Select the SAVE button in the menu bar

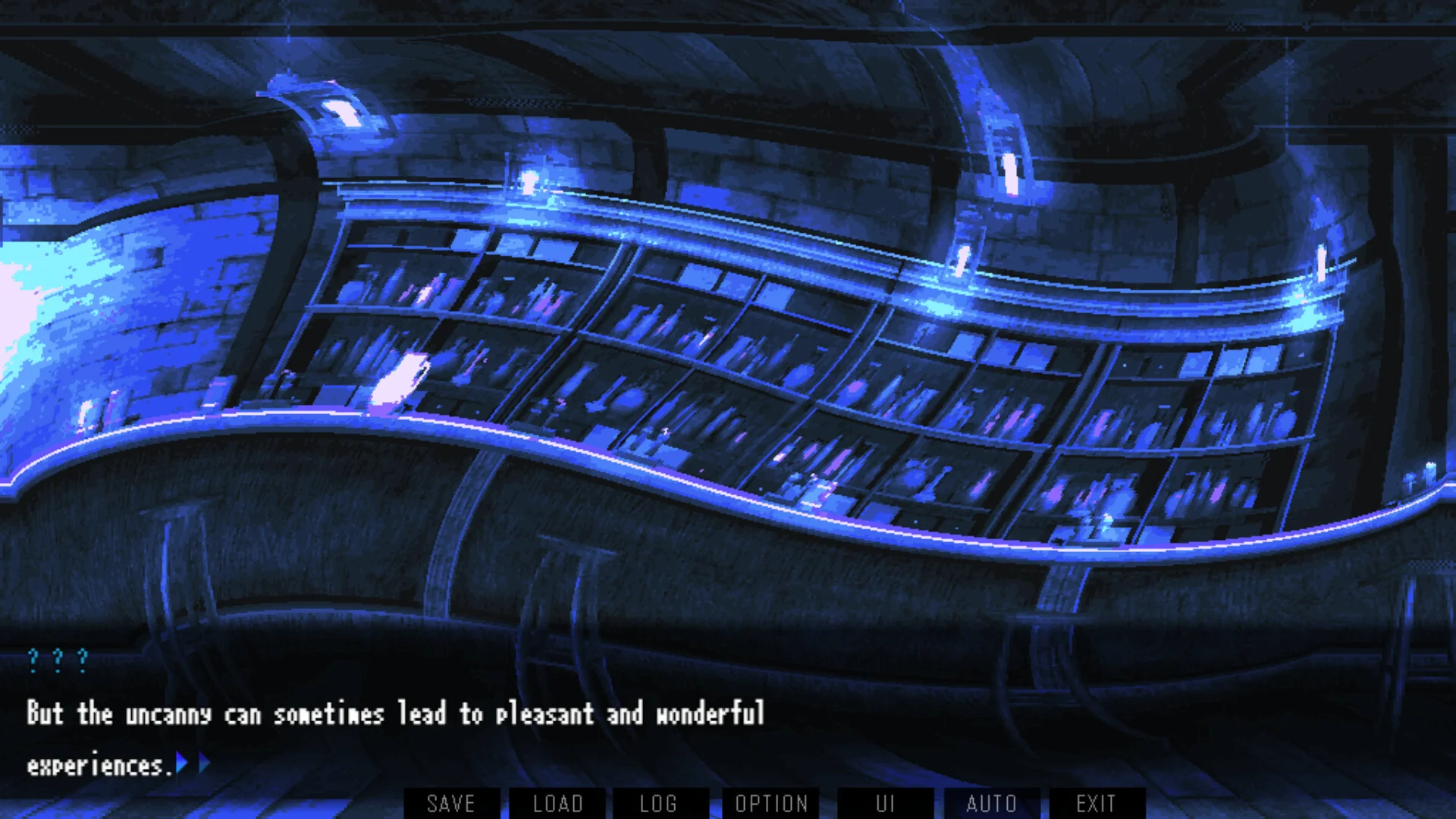tap(451, 804)
